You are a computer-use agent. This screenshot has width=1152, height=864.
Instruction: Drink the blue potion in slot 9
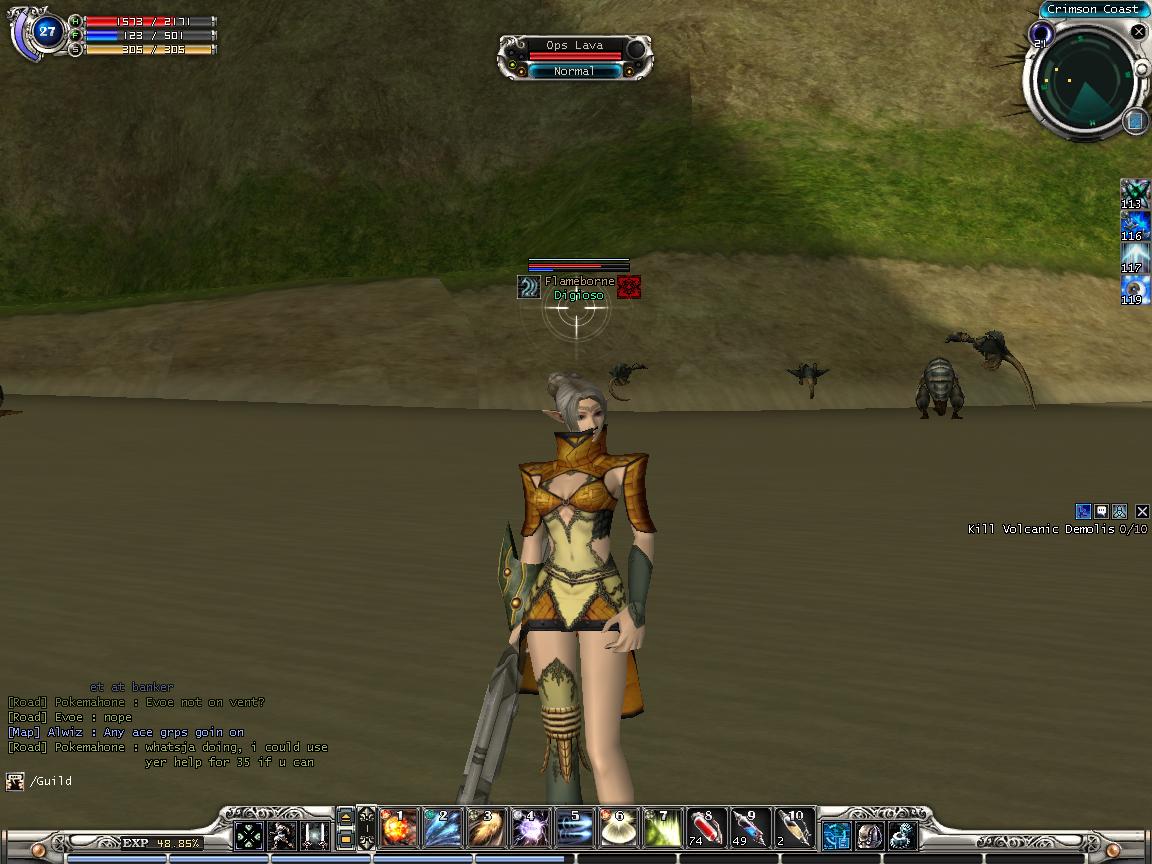[x=750, y=829]
